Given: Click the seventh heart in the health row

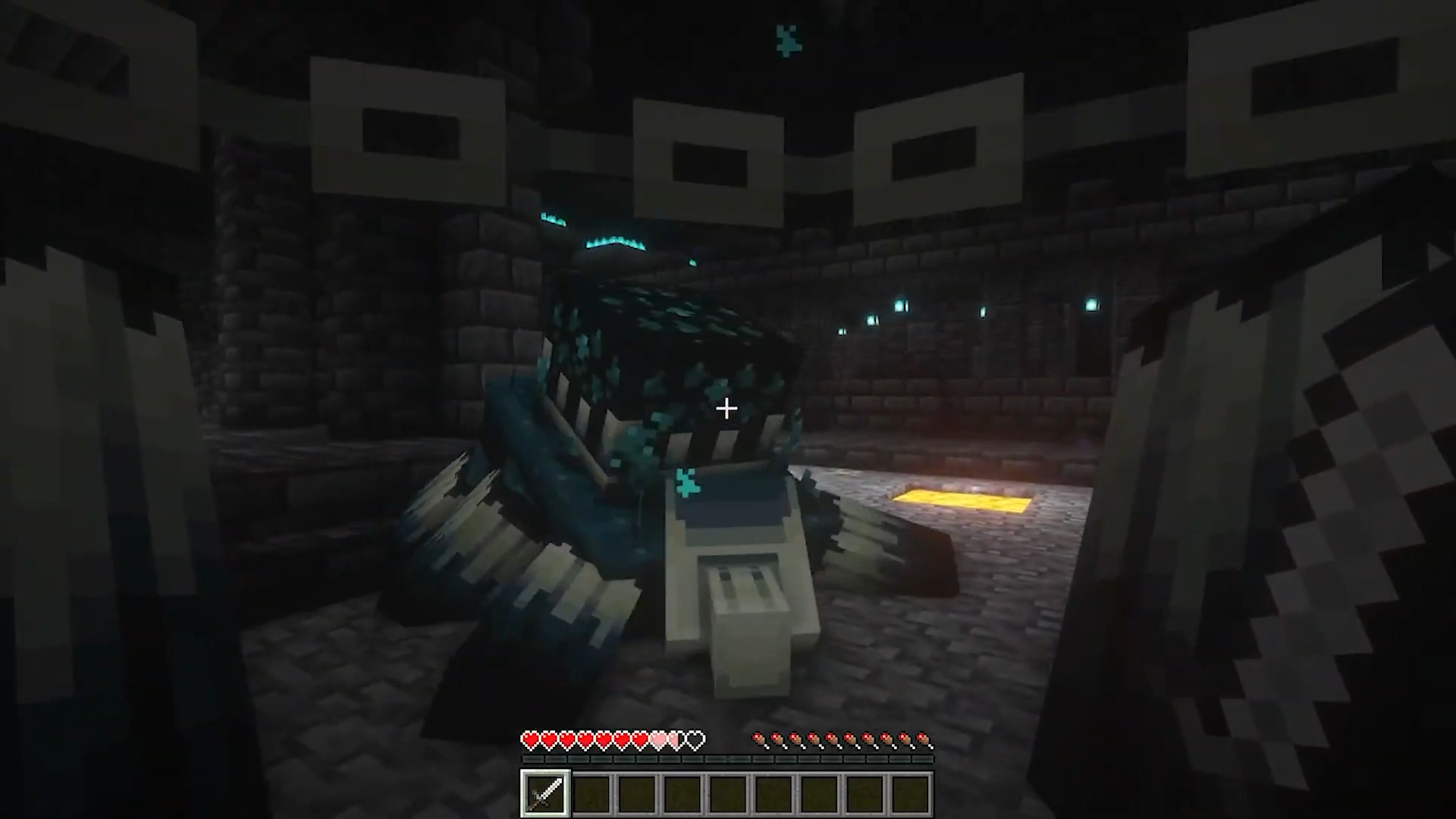Looking at the screenshot, I should coord(643,739).
